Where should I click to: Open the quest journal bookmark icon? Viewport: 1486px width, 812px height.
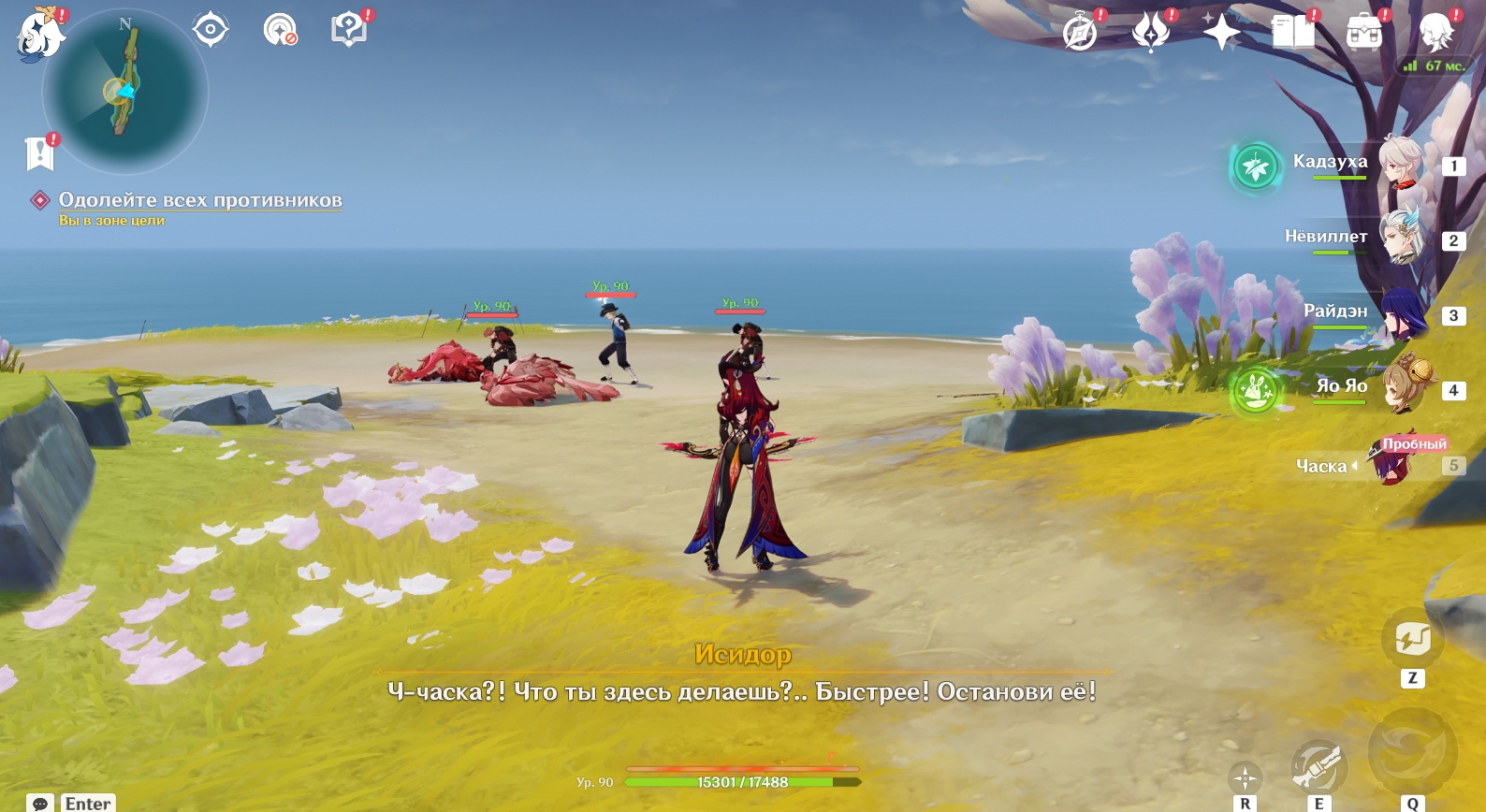tap(39, 153)
